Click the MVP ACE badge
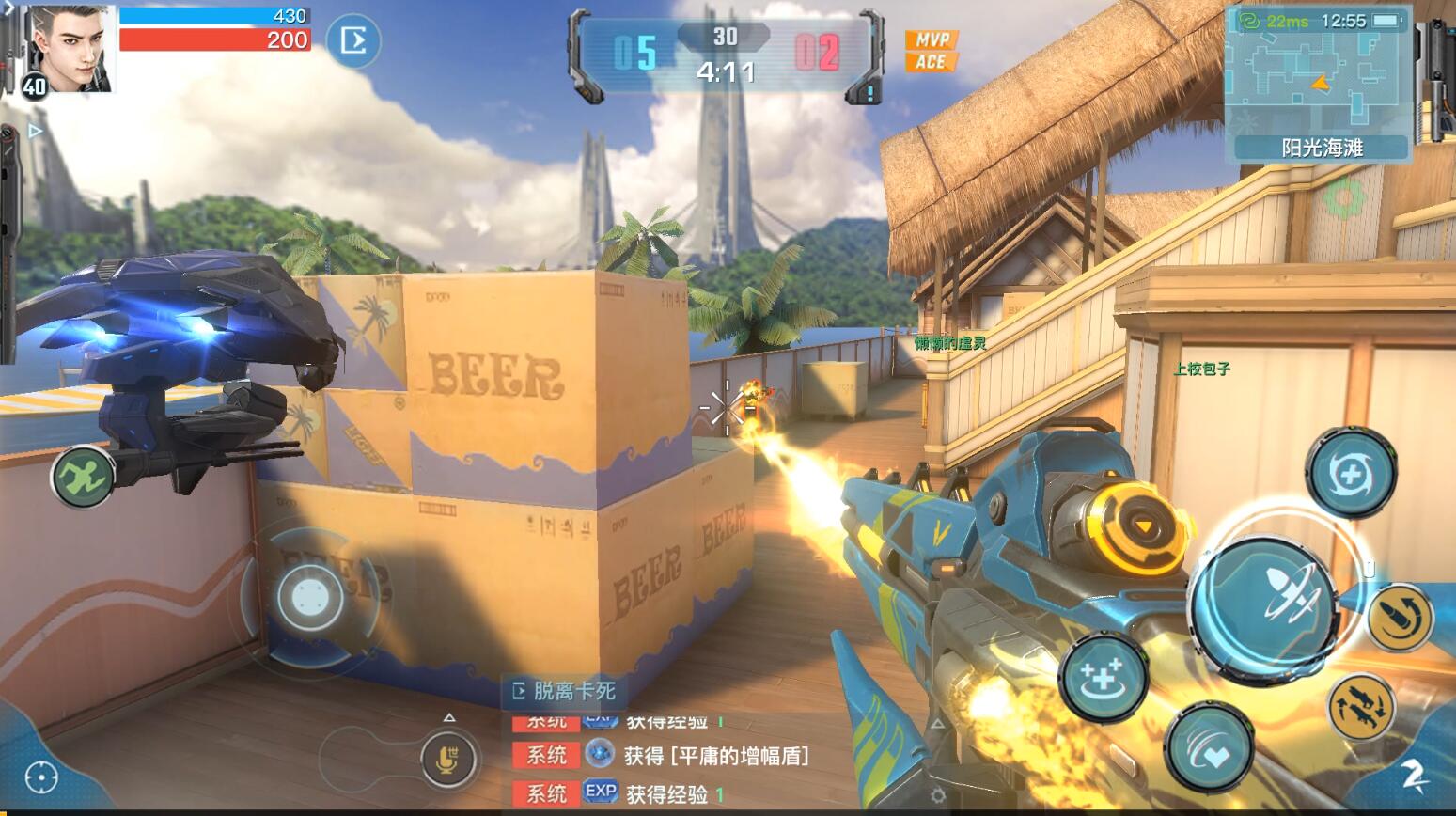1456x816 pixels. pos(931,51)
